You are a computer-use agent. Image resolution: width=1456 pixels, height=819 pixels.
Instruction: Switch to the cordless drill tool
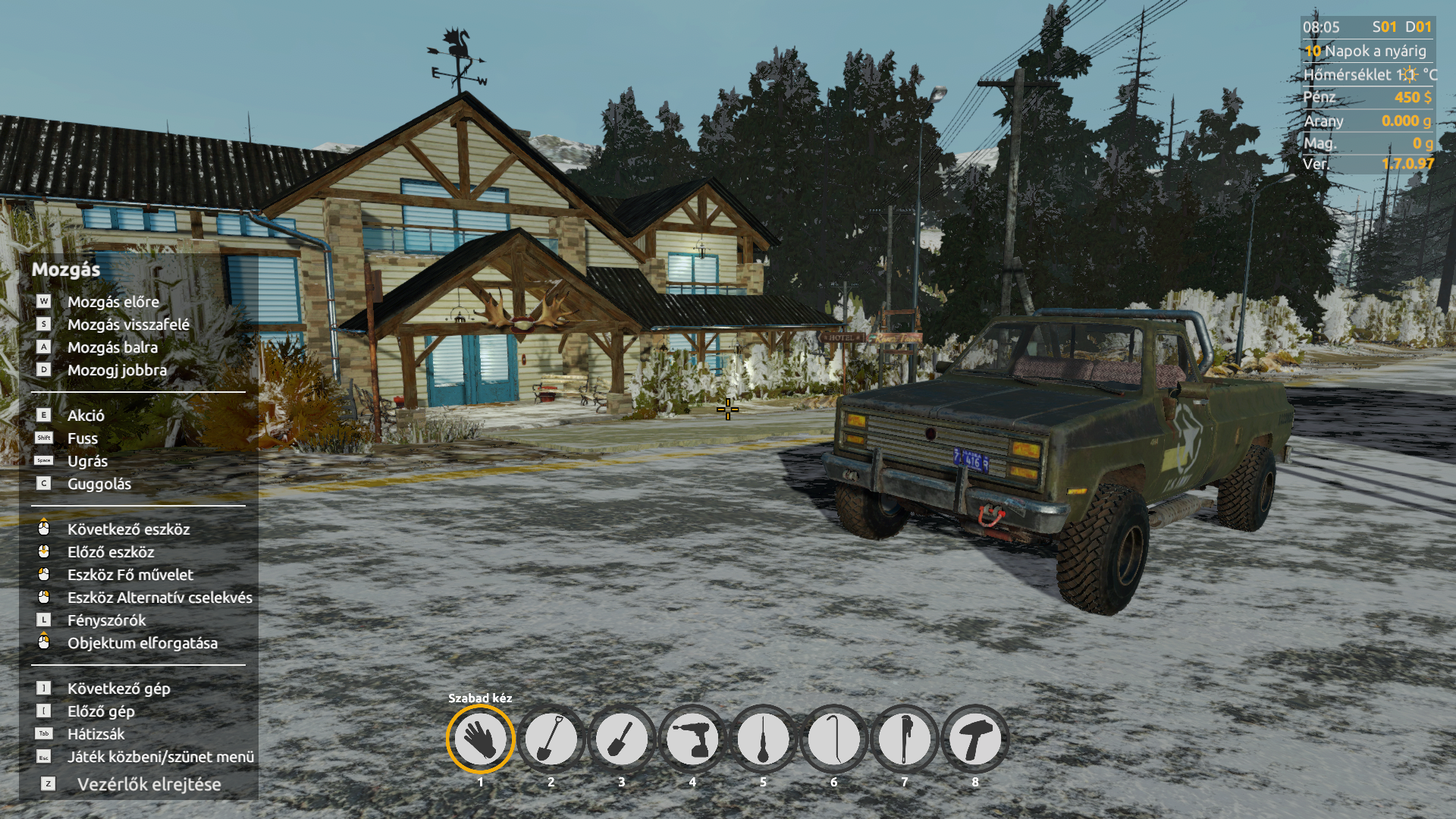[x=692, y=739]
